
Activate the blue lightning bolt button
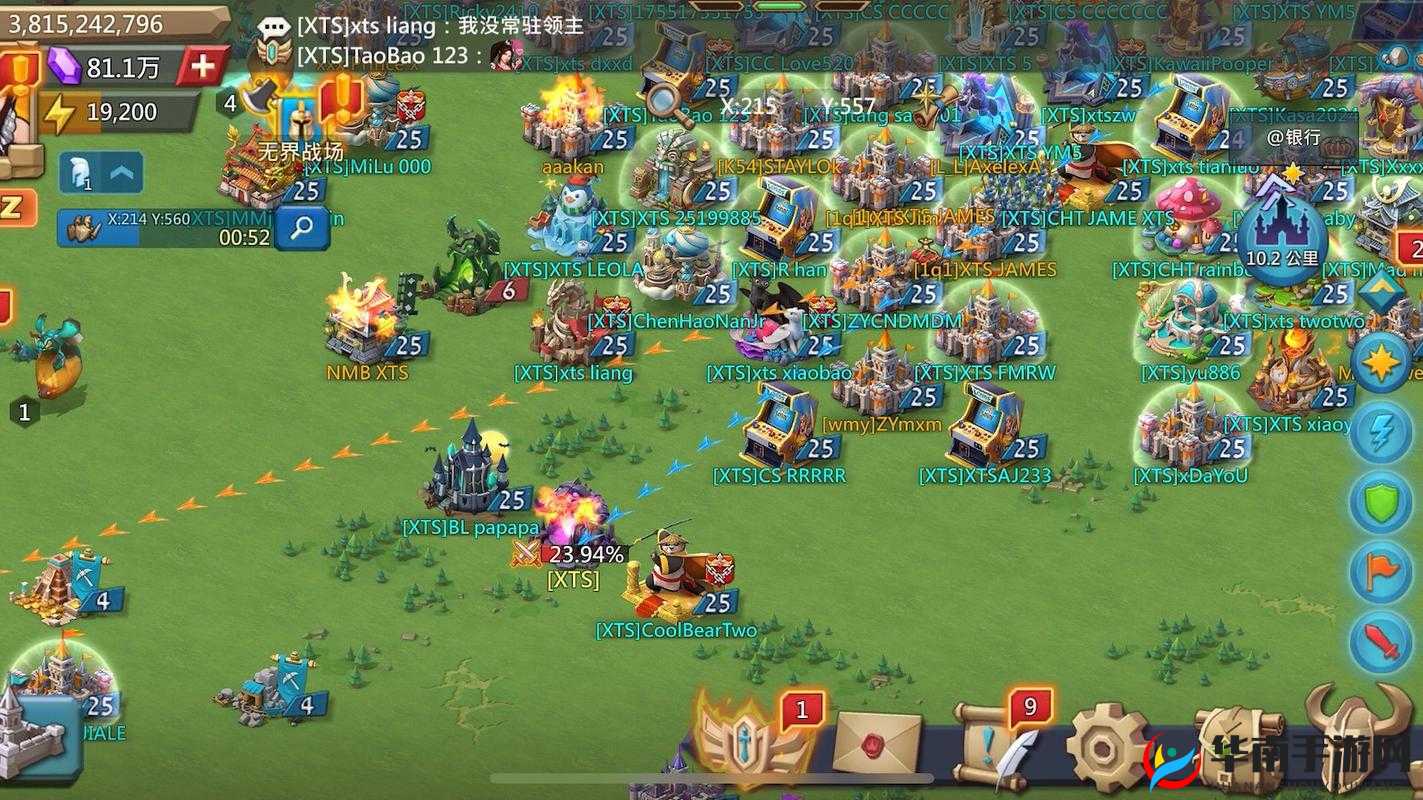click(x=1381, y=431)
